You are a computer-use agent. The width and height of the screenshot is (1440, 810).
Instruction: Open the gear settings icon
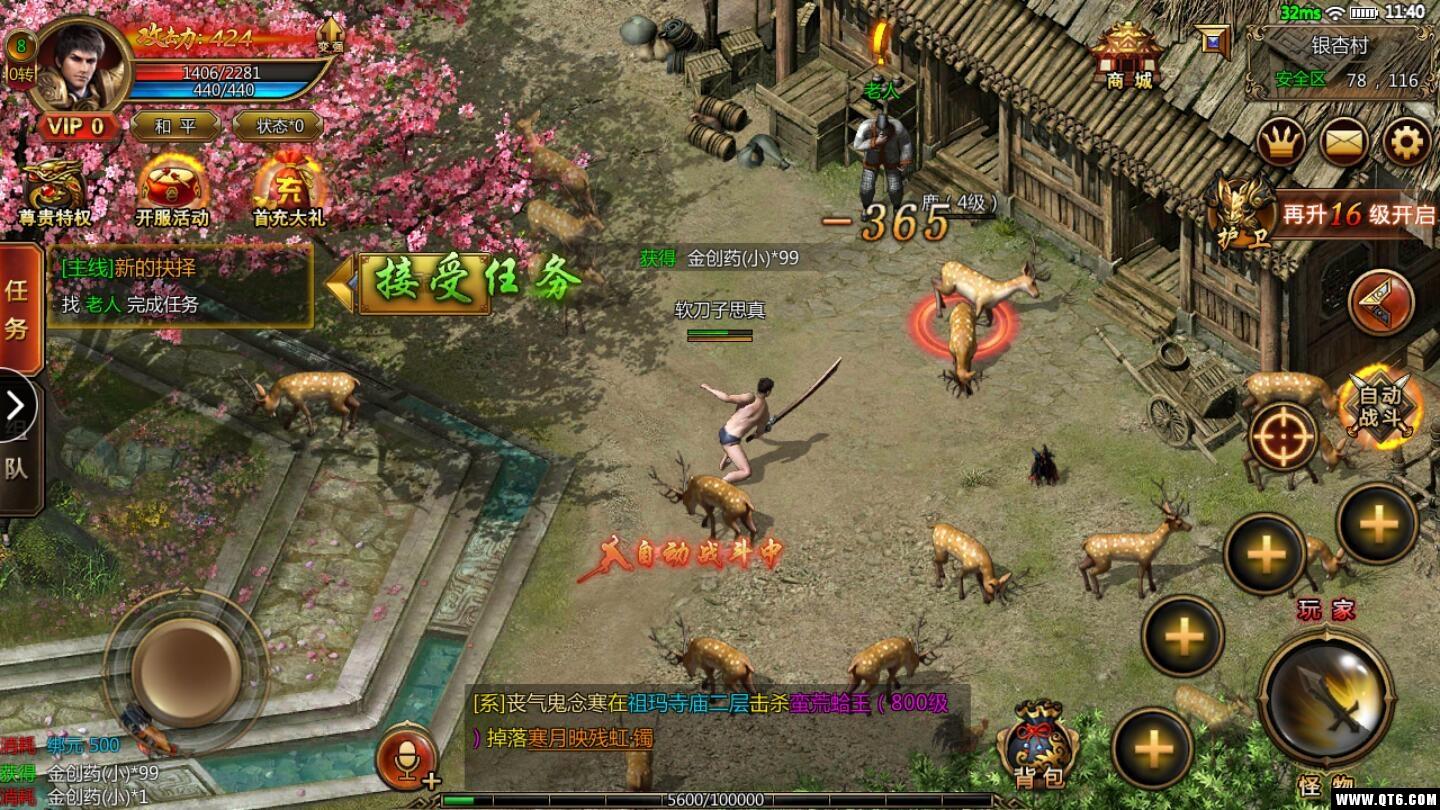tap(1407, 143)
